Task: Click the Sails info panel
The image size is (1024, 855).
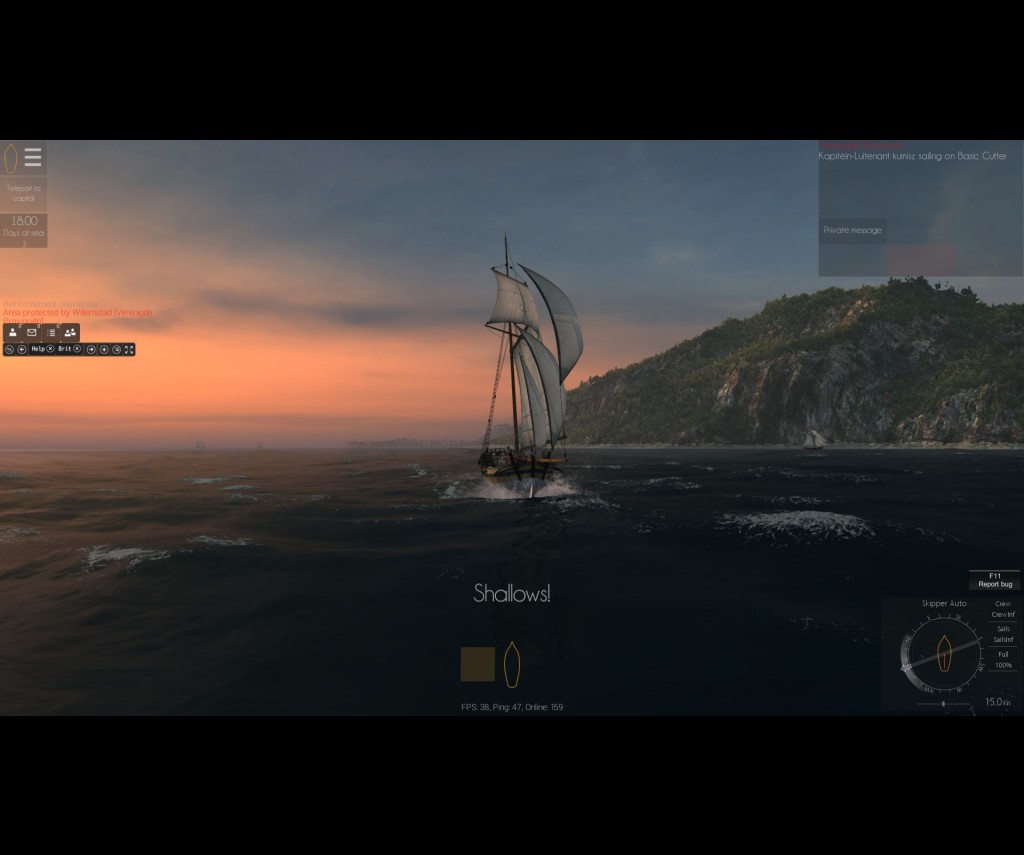Action: click(x=1003, y=634)
